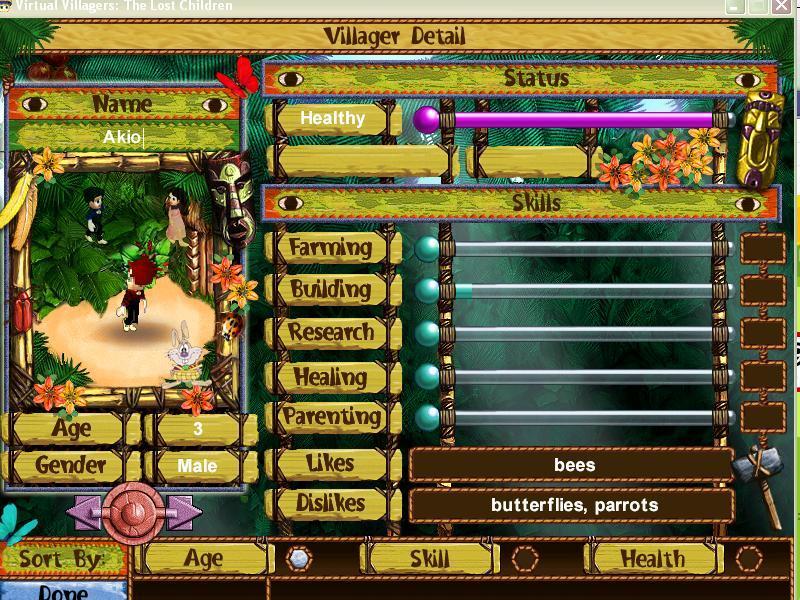Screen dimensions: 800x600
Task: Sort villagers by Skill
Action: coord(525,559)
